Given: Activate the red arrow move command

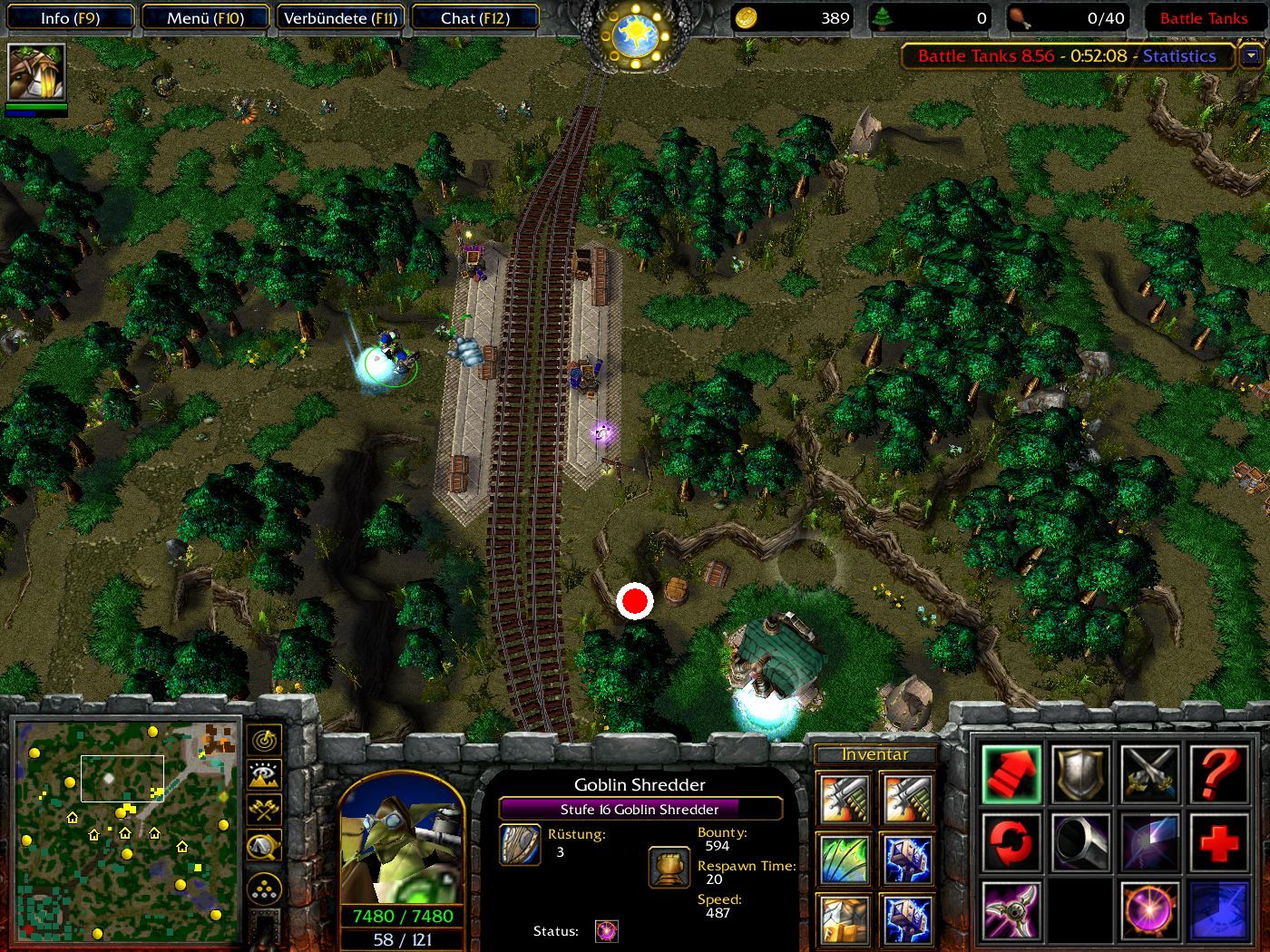Looking at the screenshot, I should click(x=1011, y=775).
